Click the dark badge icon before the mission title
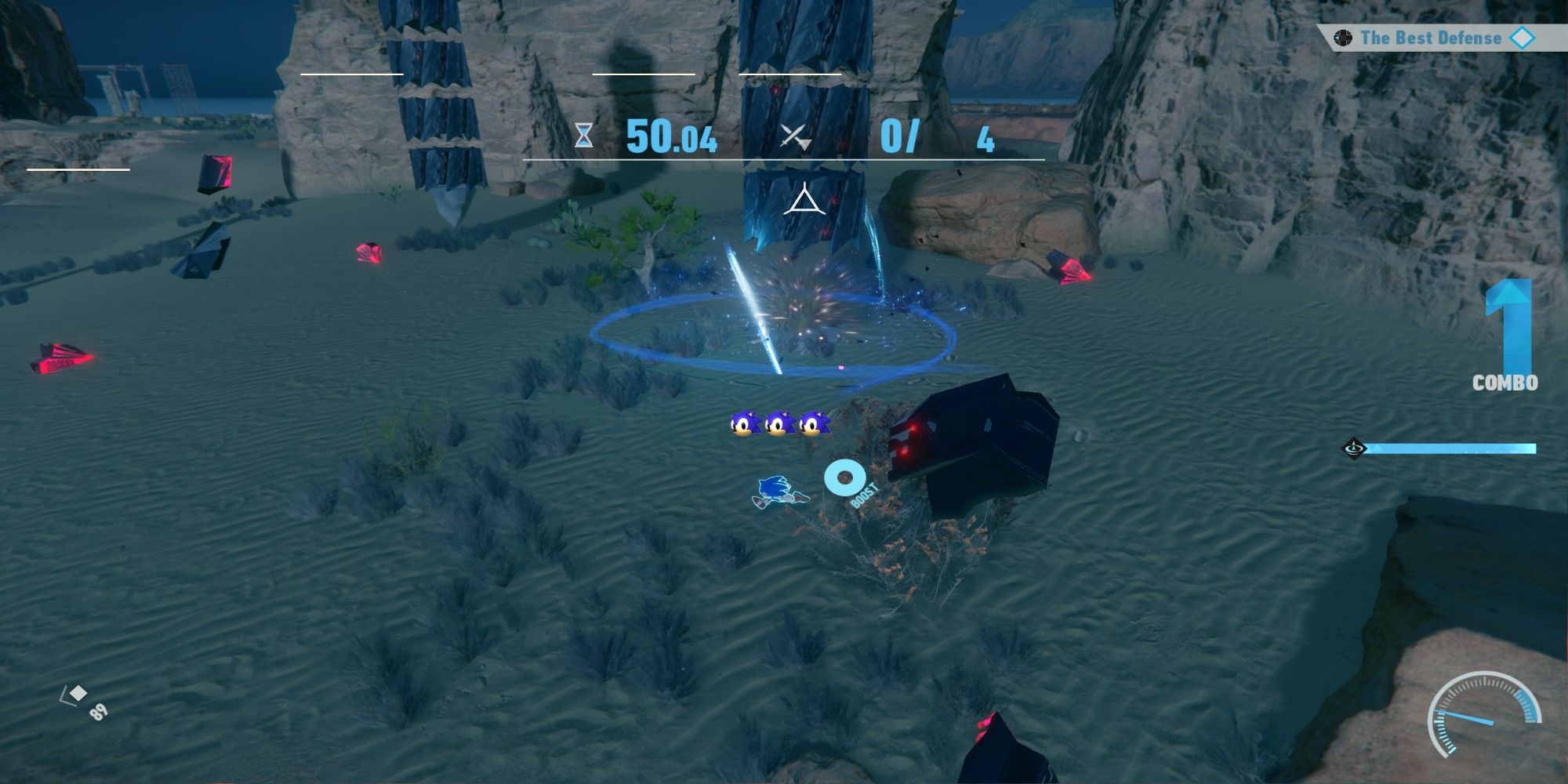This screenshot has width=1568, height=784. click(1345, 36)
